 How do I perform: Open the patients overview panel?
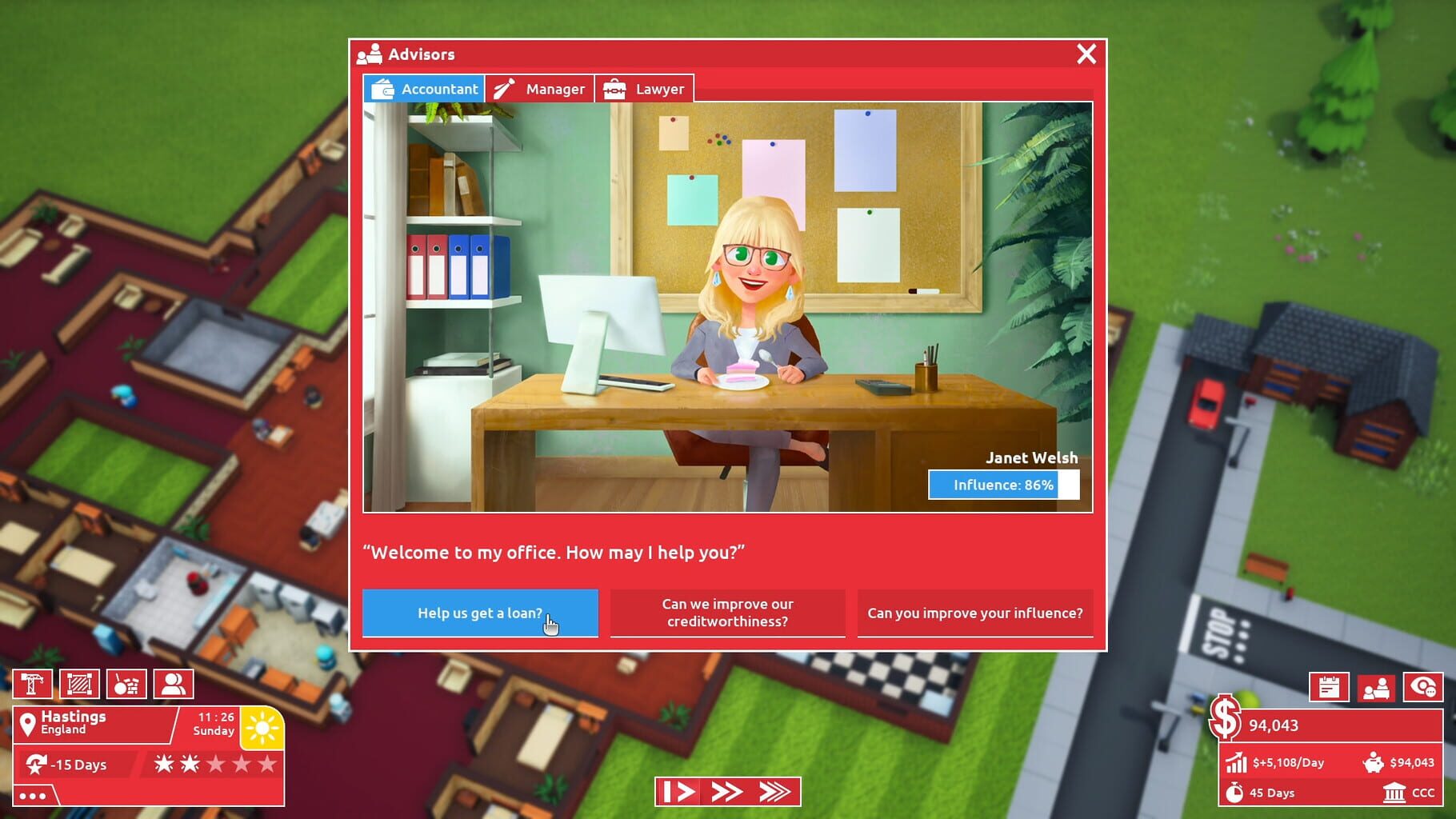pyautogui.click(x=1378, y=686)
